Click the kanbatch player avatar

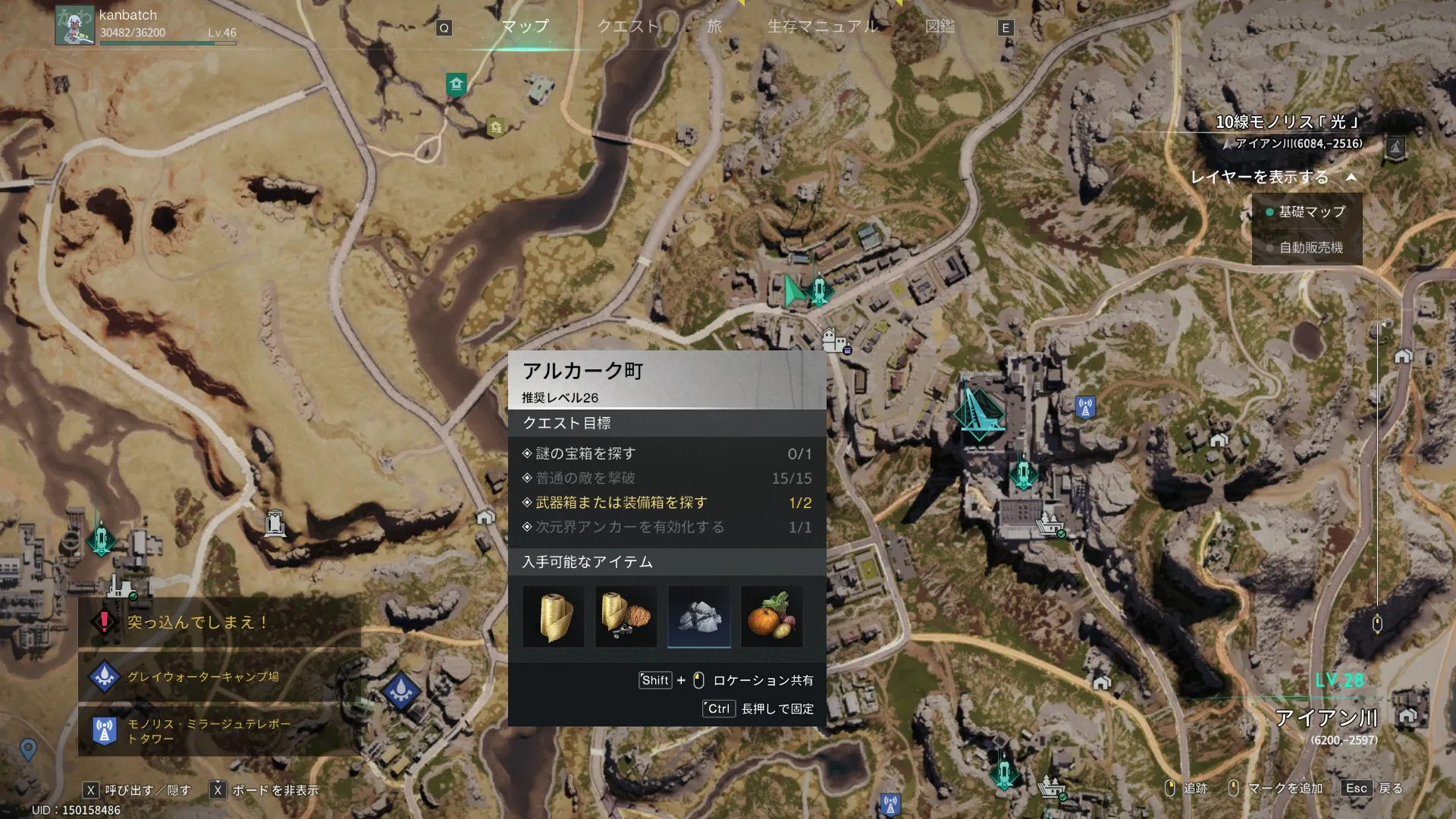(x=74, y=25)
